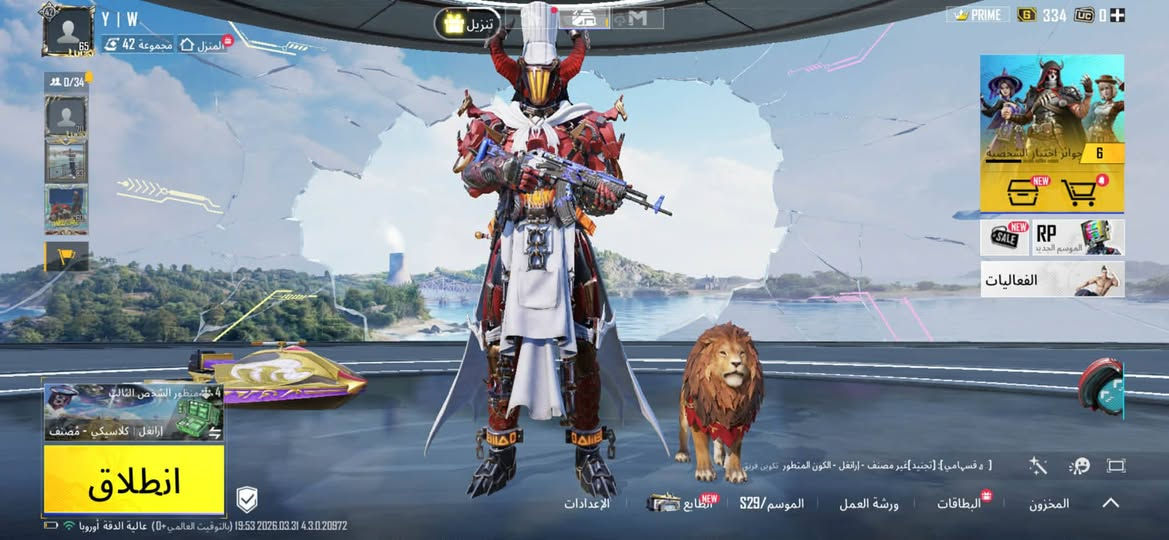Start the match with the yellow انطلاق button
The image size is (1169, 540).
134,480
